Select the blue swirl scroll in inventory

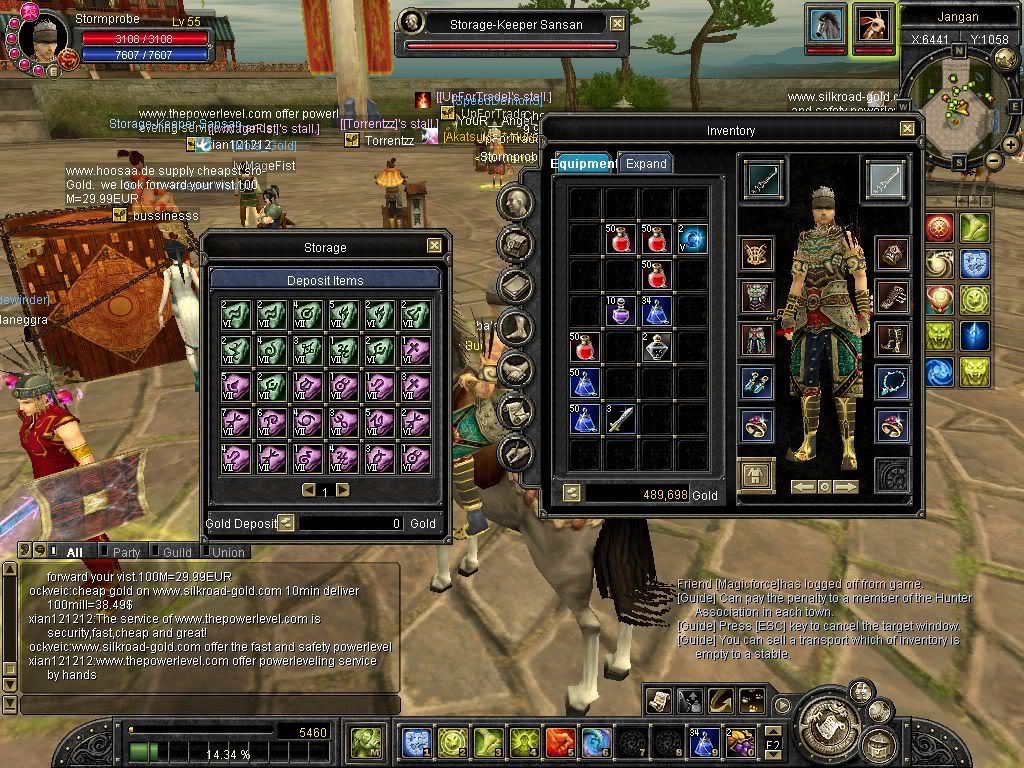click(691, 239)
